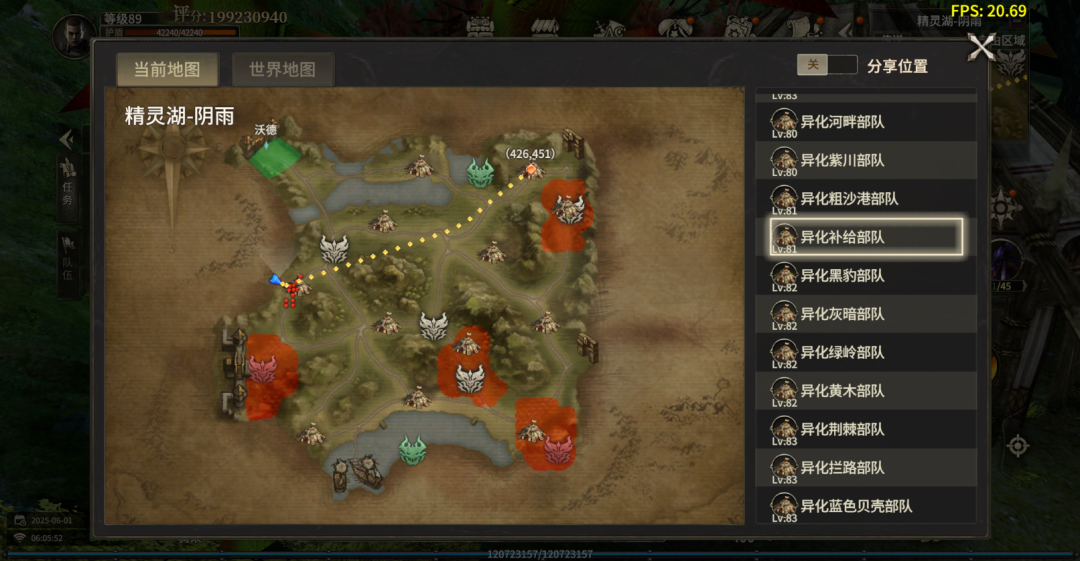Toggle the 分享位置 switch

click(x=827, y=65)
